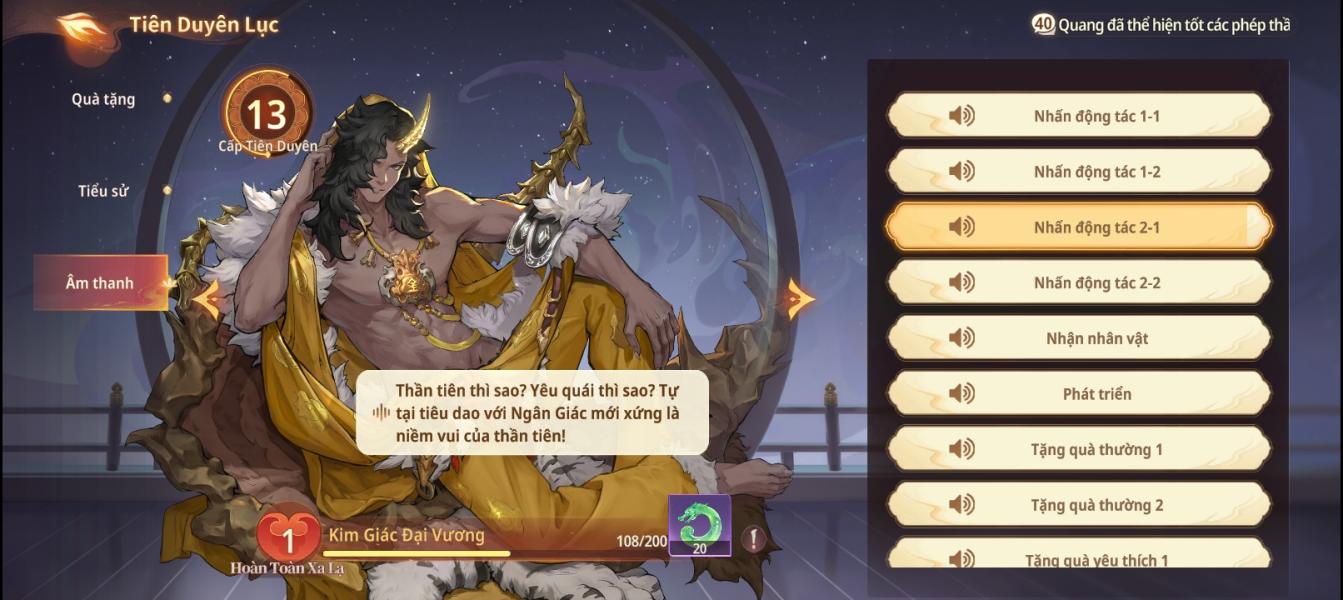Play the Tặng quà thường 2 voice line

[x=1078, y=505]
